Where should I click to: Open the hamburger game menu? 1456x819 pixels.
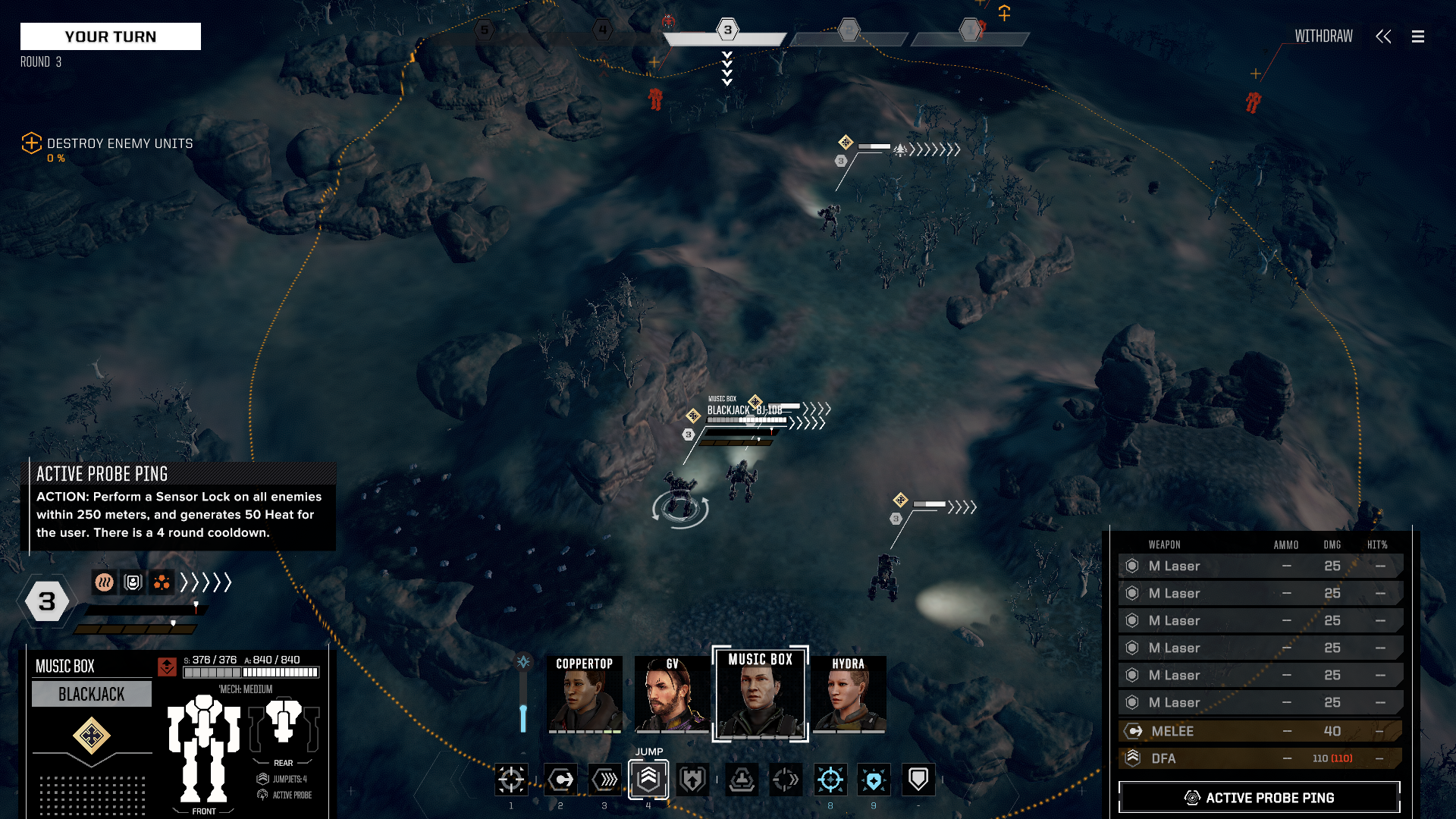1417,36
